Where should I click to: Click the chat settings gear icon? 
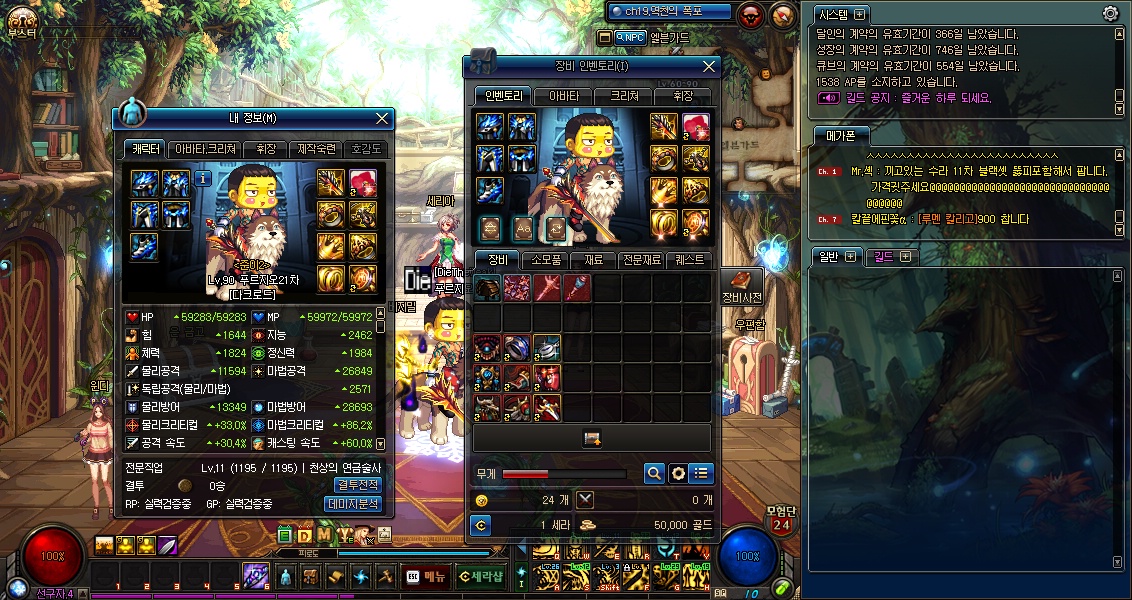(x=1110, y=14)
